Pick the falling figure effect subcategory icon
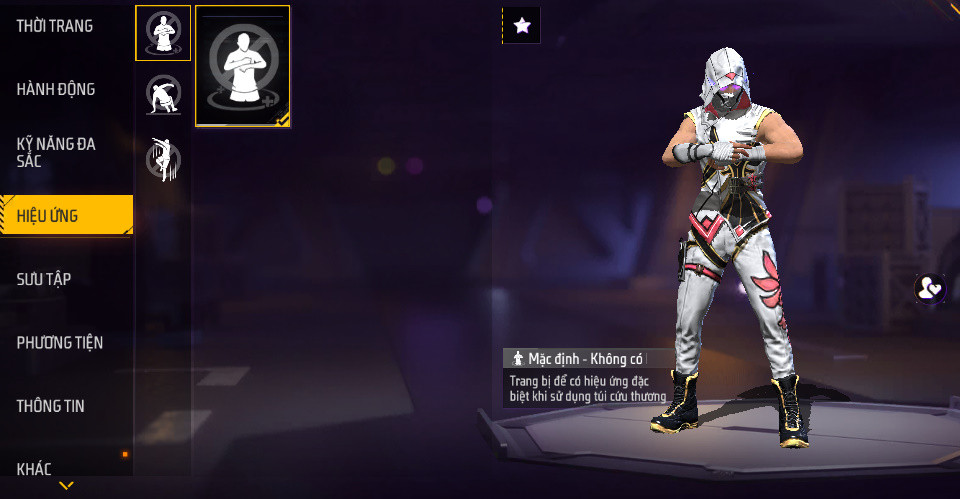This screenshot has width=960, height=499. [x=163, y=158]
